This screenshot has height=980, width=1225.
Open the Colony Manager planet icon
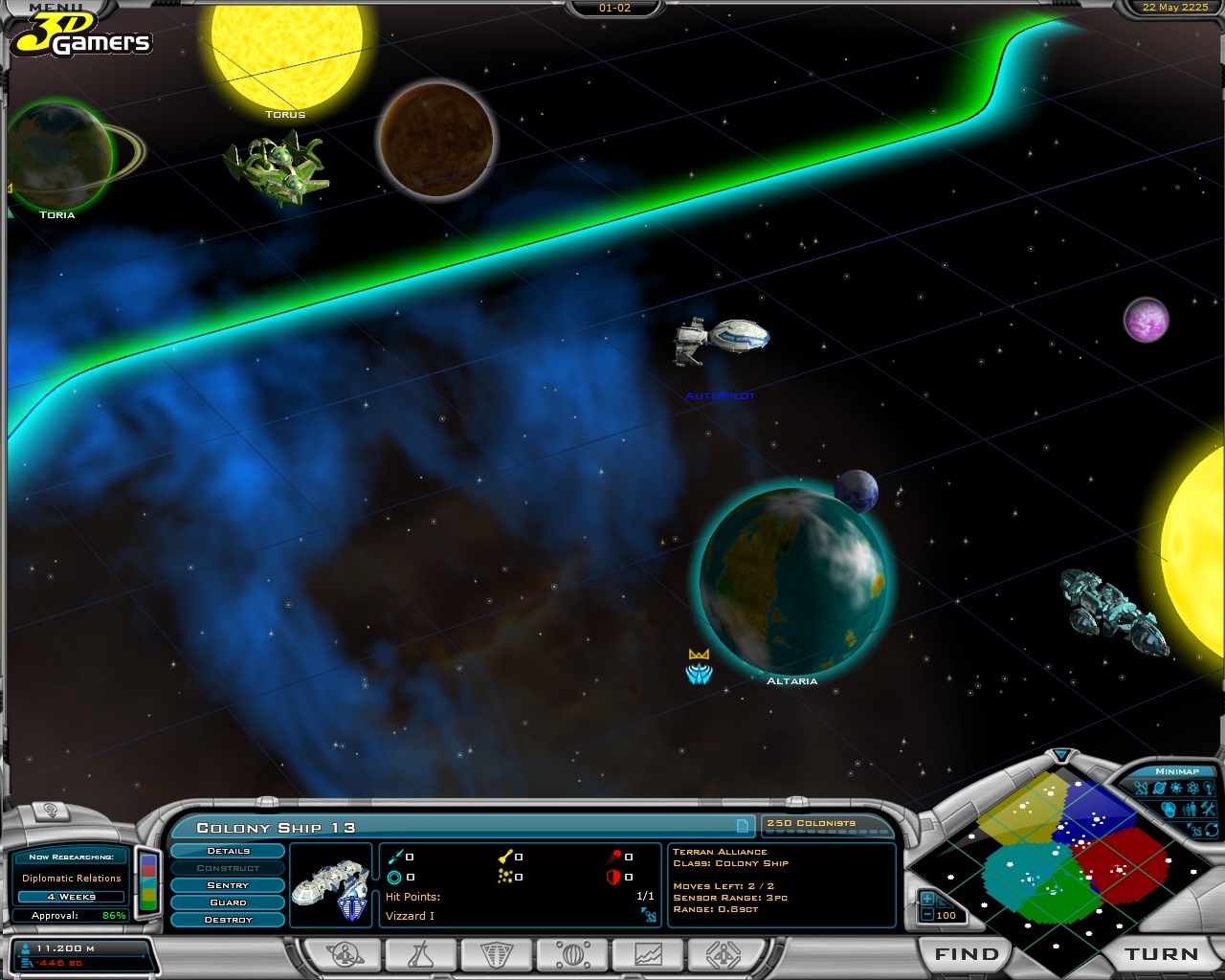[345, 953]
